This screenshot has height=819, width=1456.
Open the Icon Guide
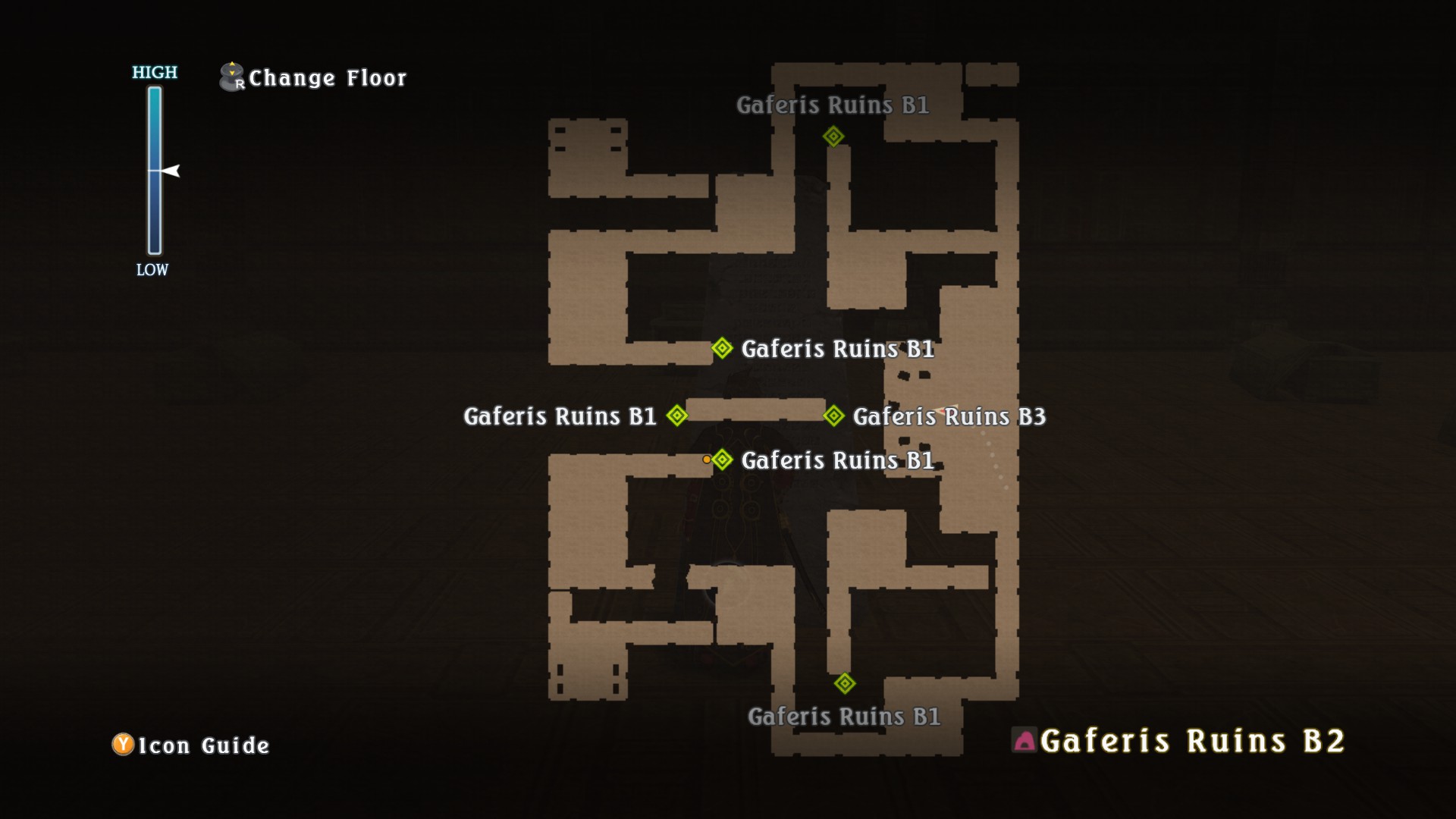pyautogui.click(x=201, y=745)
